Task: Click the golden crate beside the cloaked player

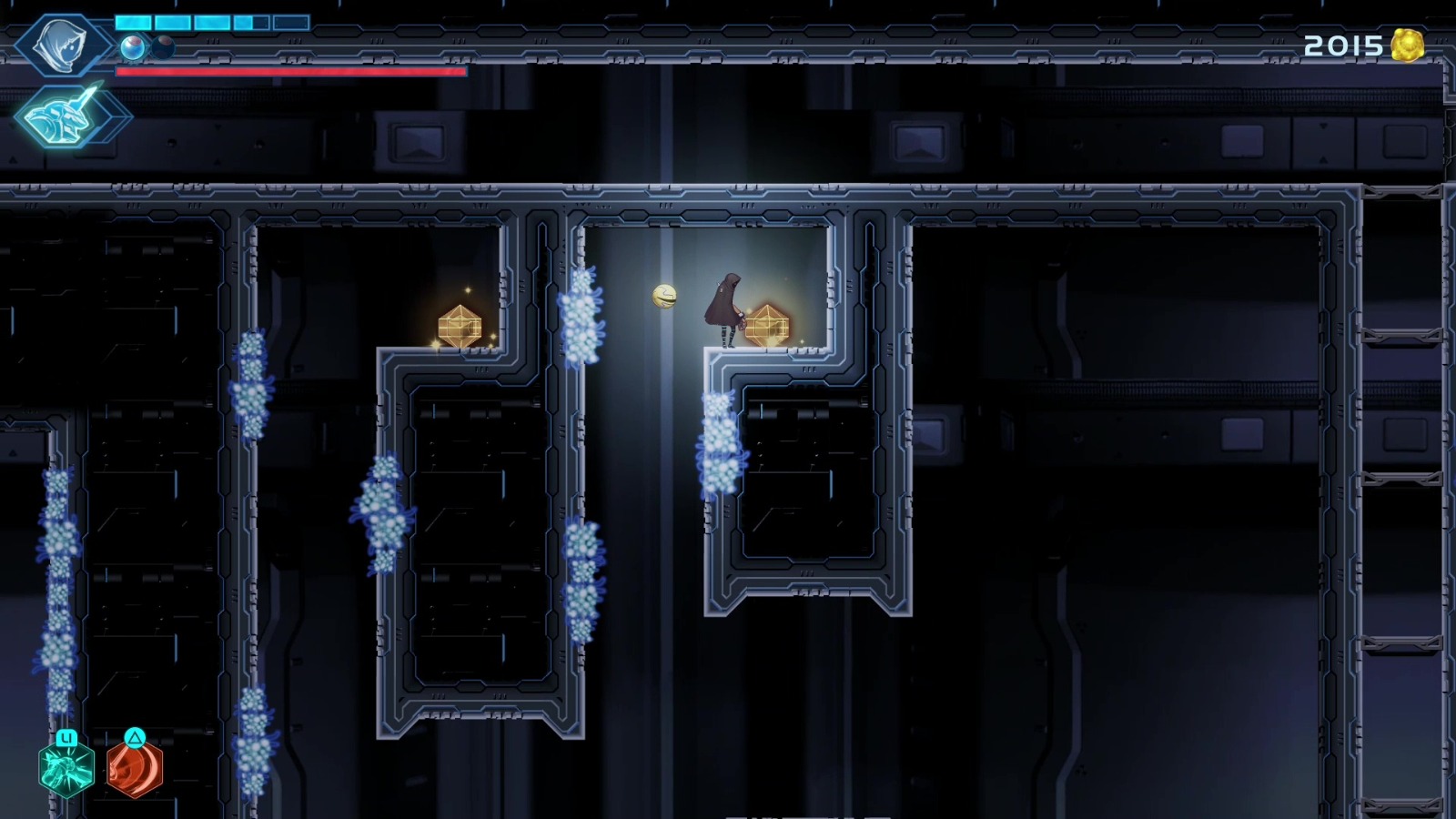Action: click(x=769, y=326)
